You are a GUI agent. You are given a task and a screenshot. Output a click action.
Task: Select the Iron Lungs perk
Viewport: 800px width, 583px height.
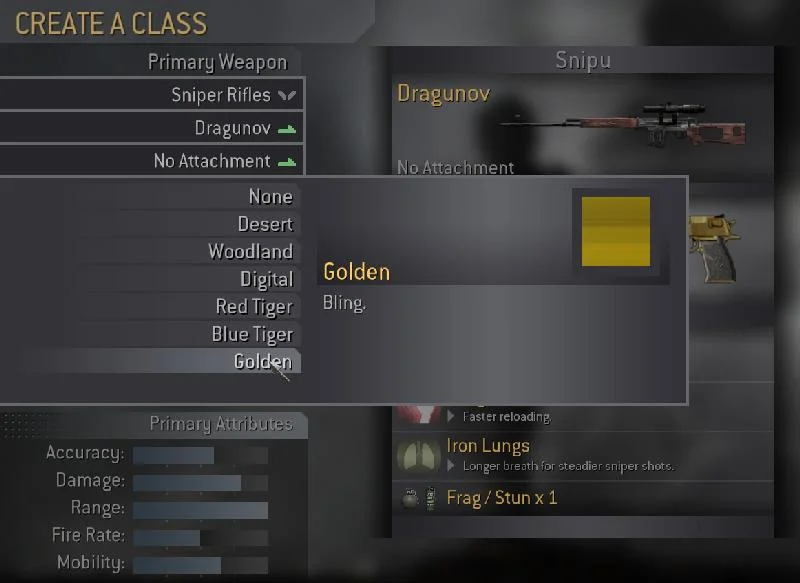click(x=488, y=446)
